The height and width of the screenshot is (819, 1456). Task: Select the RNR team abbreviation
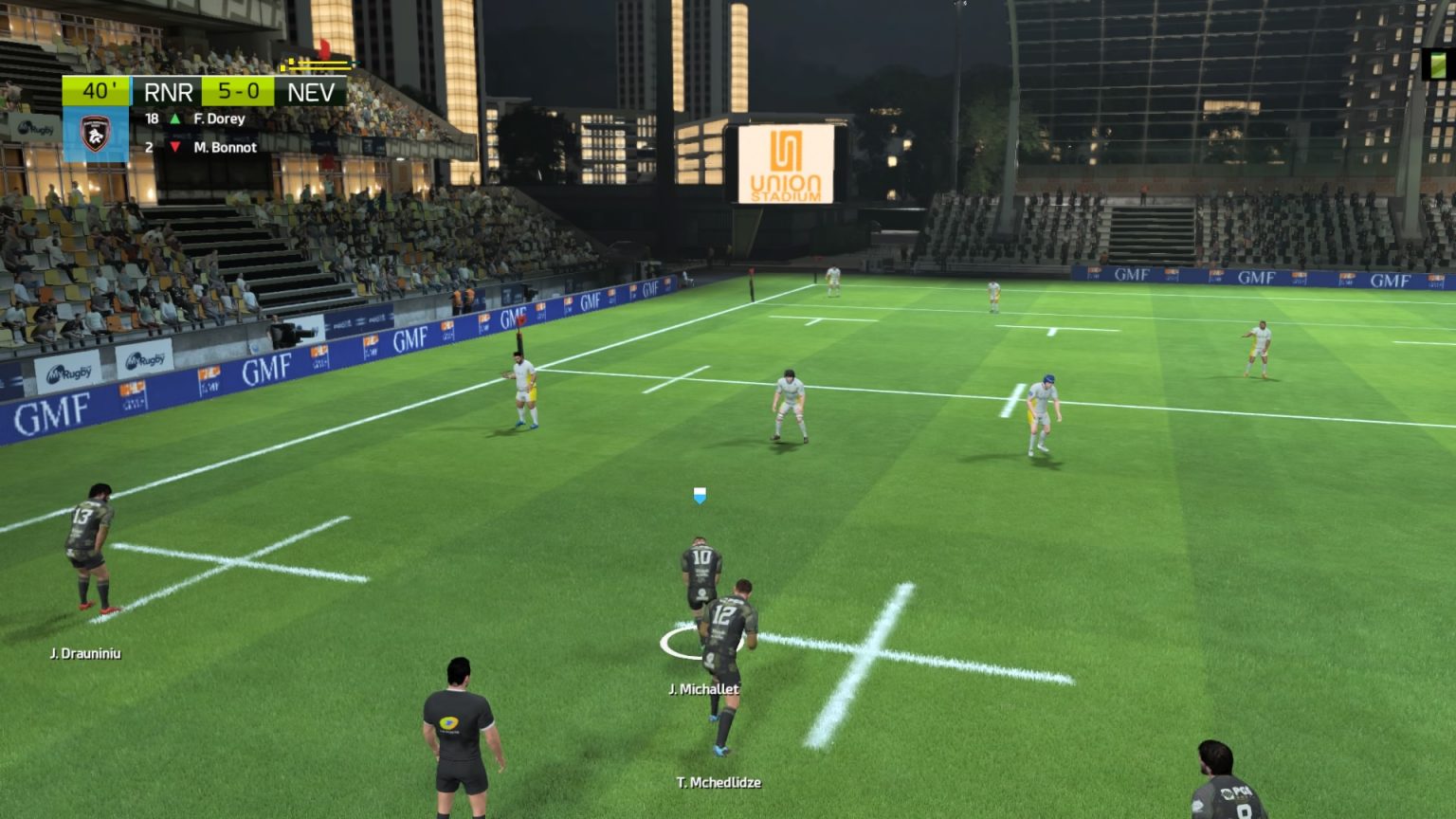pyautogui.click(x=171, y=91)
